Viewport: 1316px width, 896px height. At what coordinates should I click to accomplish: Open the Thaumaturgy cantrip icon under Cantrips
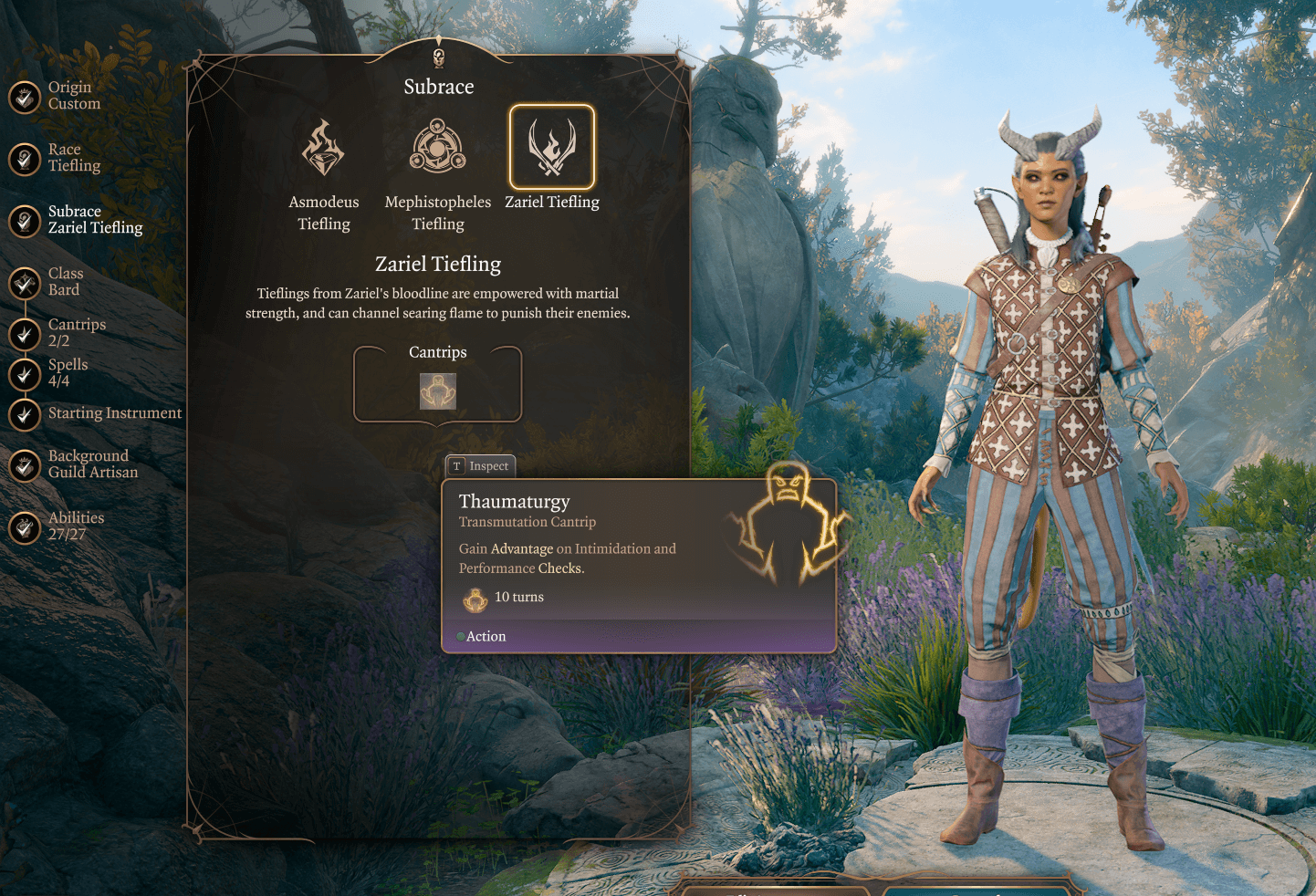[x=437, y=392]
